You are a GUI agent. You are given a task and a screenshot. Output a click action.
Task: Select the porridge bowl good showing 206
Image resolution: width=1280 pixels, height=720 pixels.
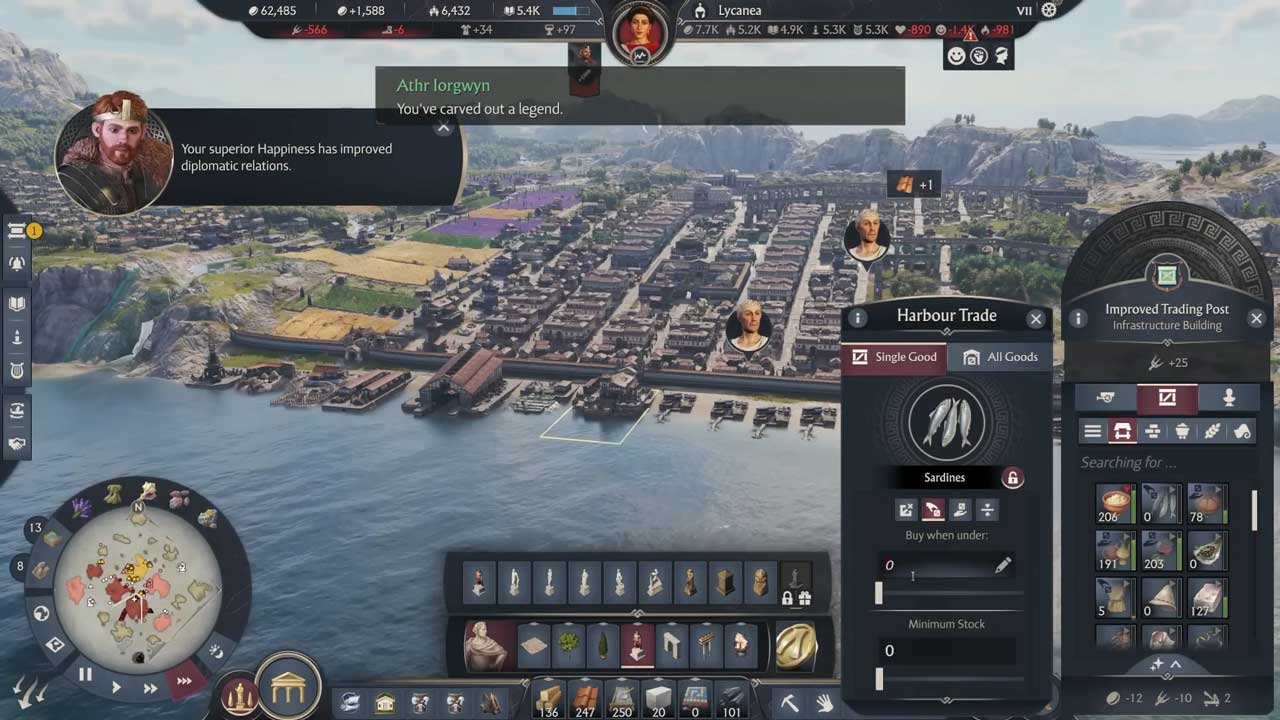pyautogui.click(x=1114, y=504)
